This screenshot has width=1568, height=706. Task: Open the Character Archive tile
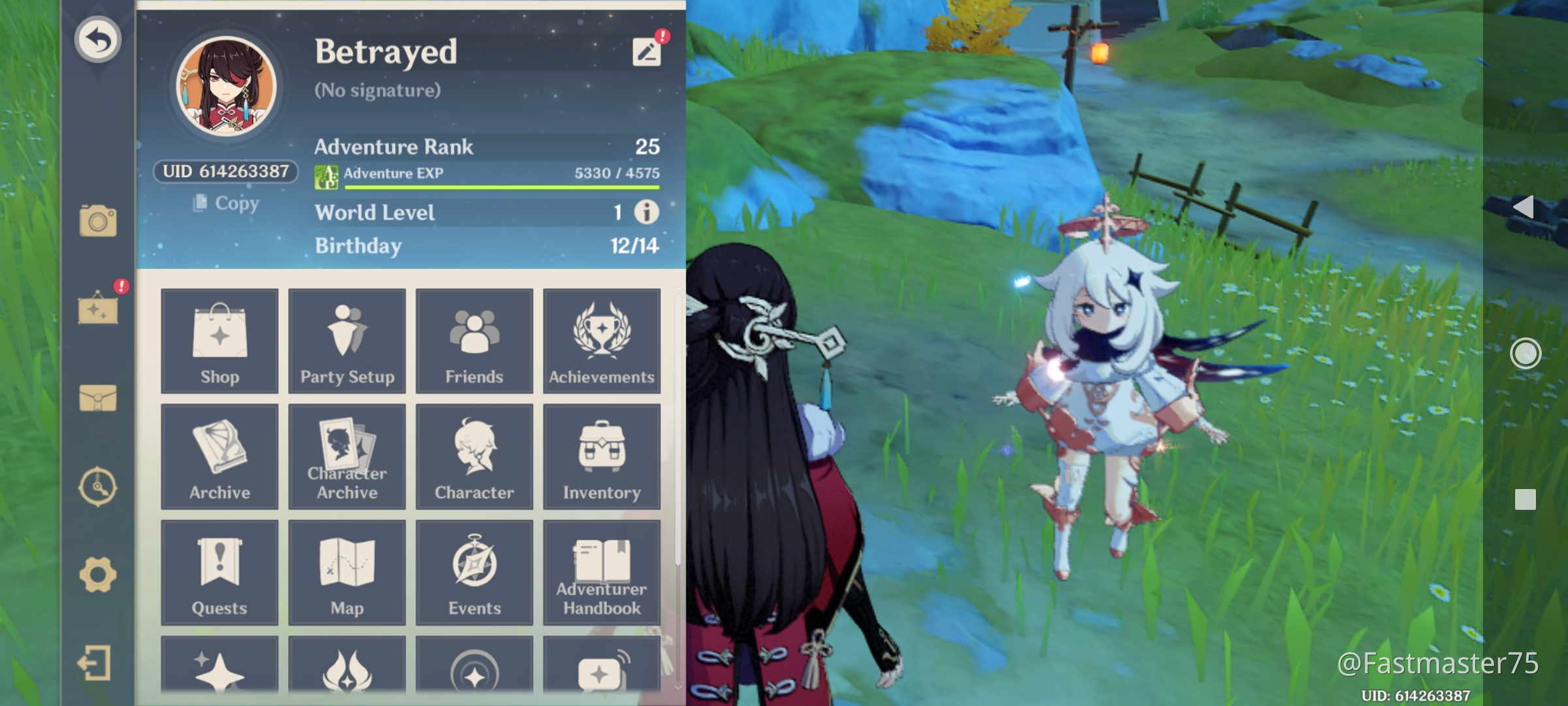point(347,457)
